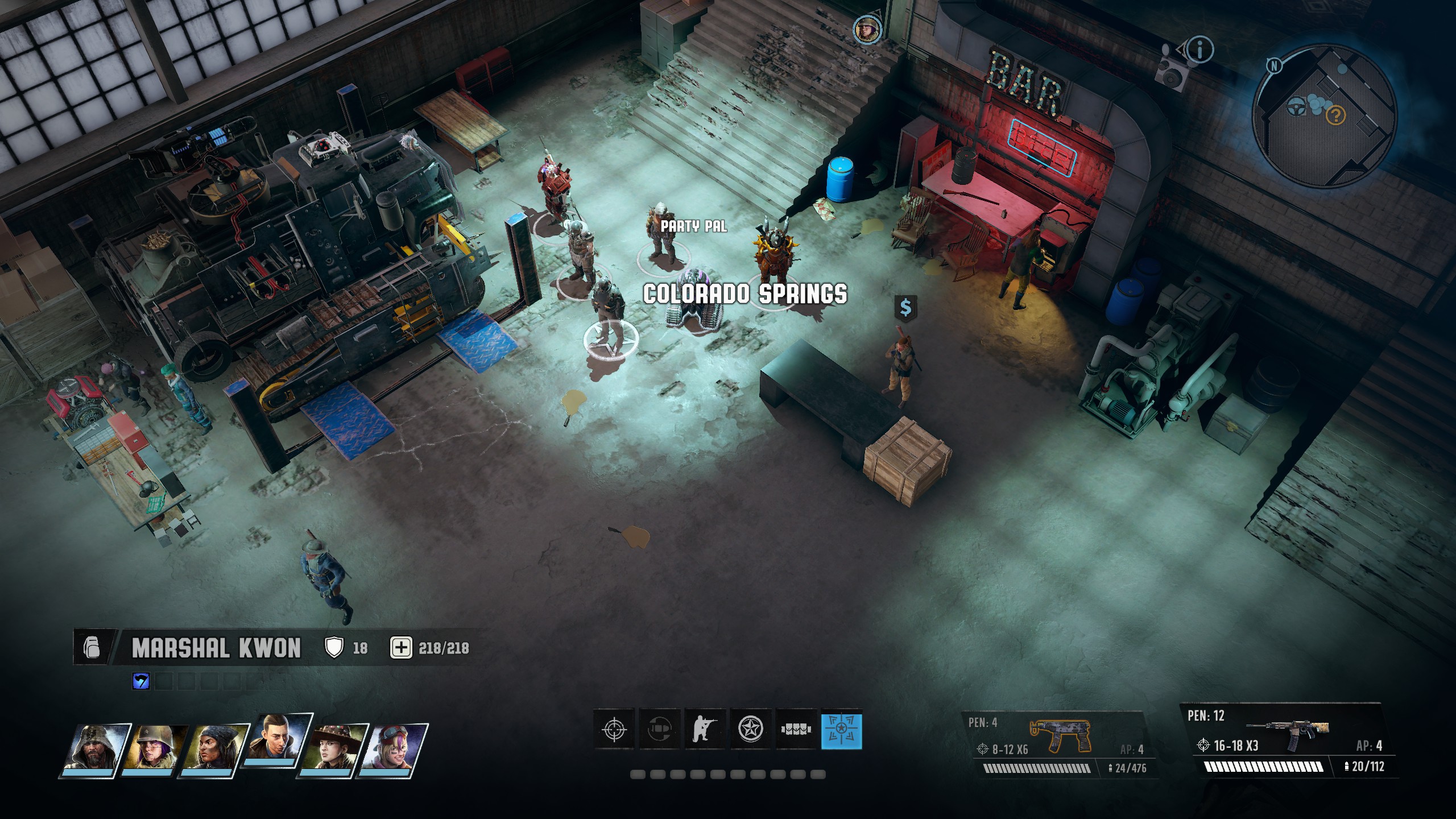The image size is (1456, 819).
Task: Open Marshal Kwon's backpack inventory
Action: tap(91, 648)
